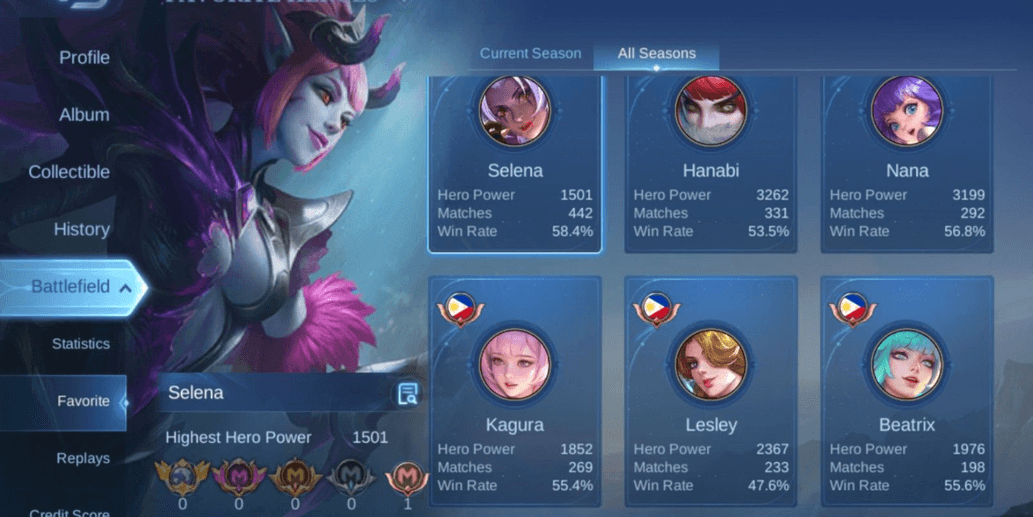Pick the Nana hero card
Image resolution: width=1033 pixels, height=517 pixels.
(x=907, y=165)
